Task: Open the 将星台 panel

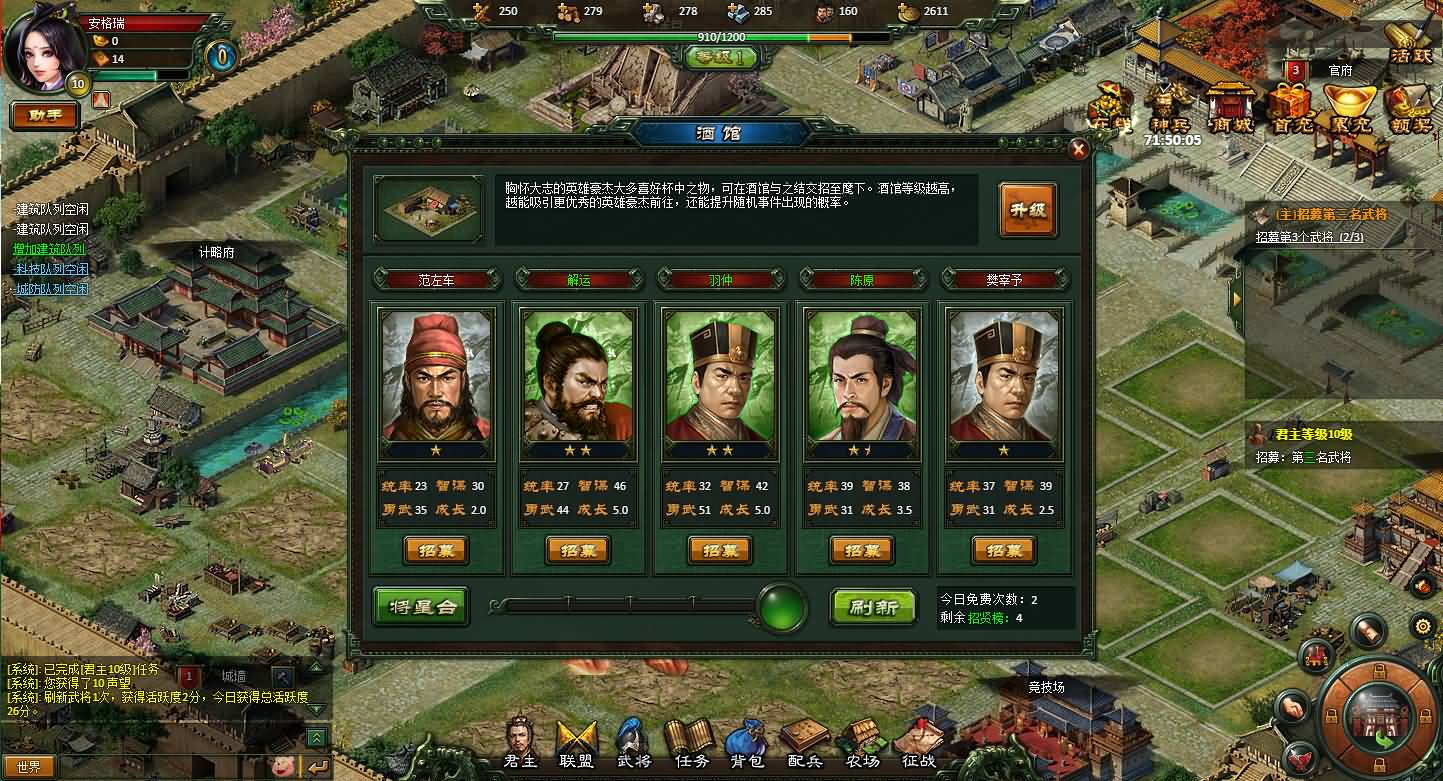Action: point(421,606)
